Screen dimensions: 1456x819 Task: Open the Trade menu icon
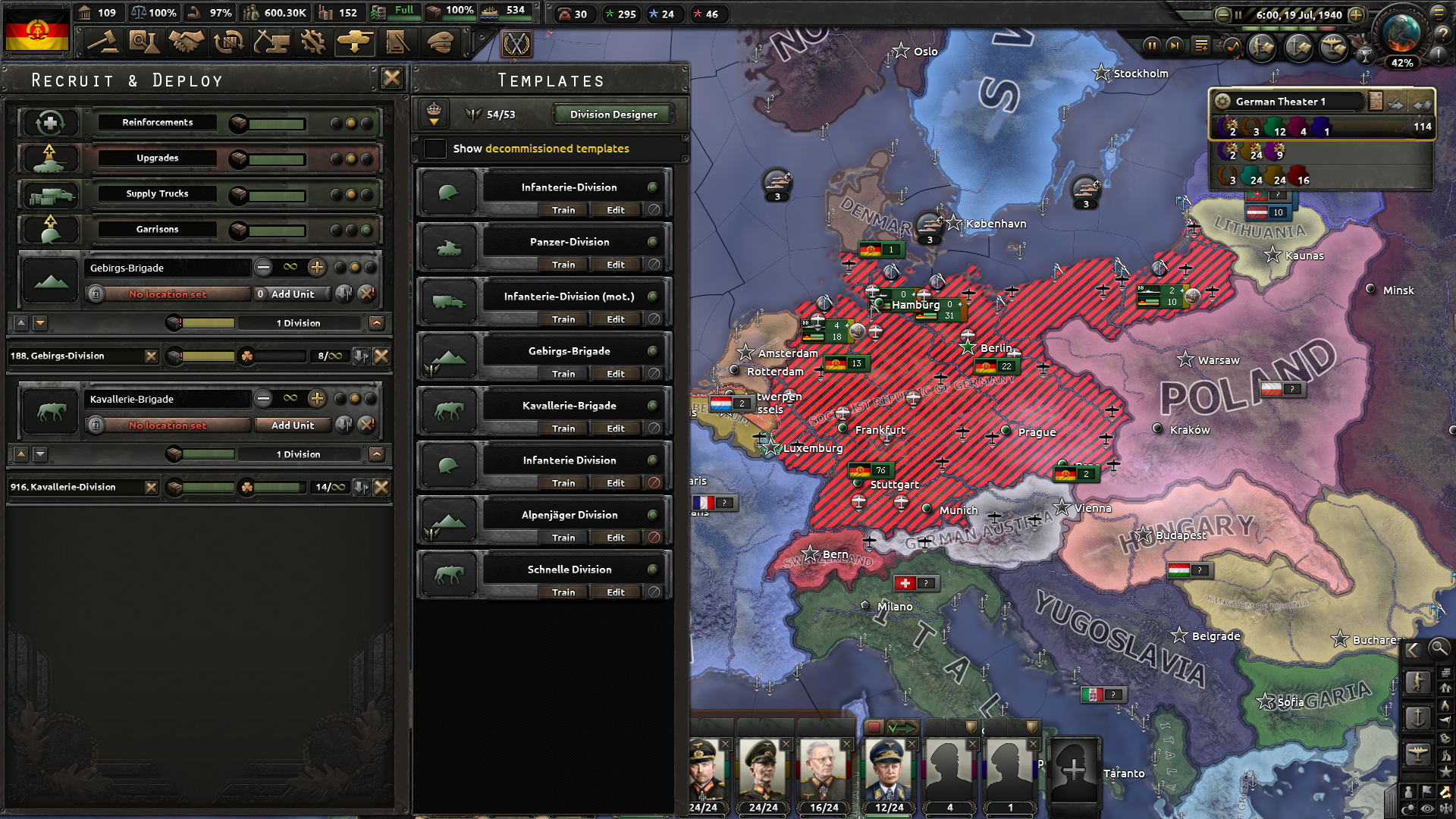(x=228, y=43)
